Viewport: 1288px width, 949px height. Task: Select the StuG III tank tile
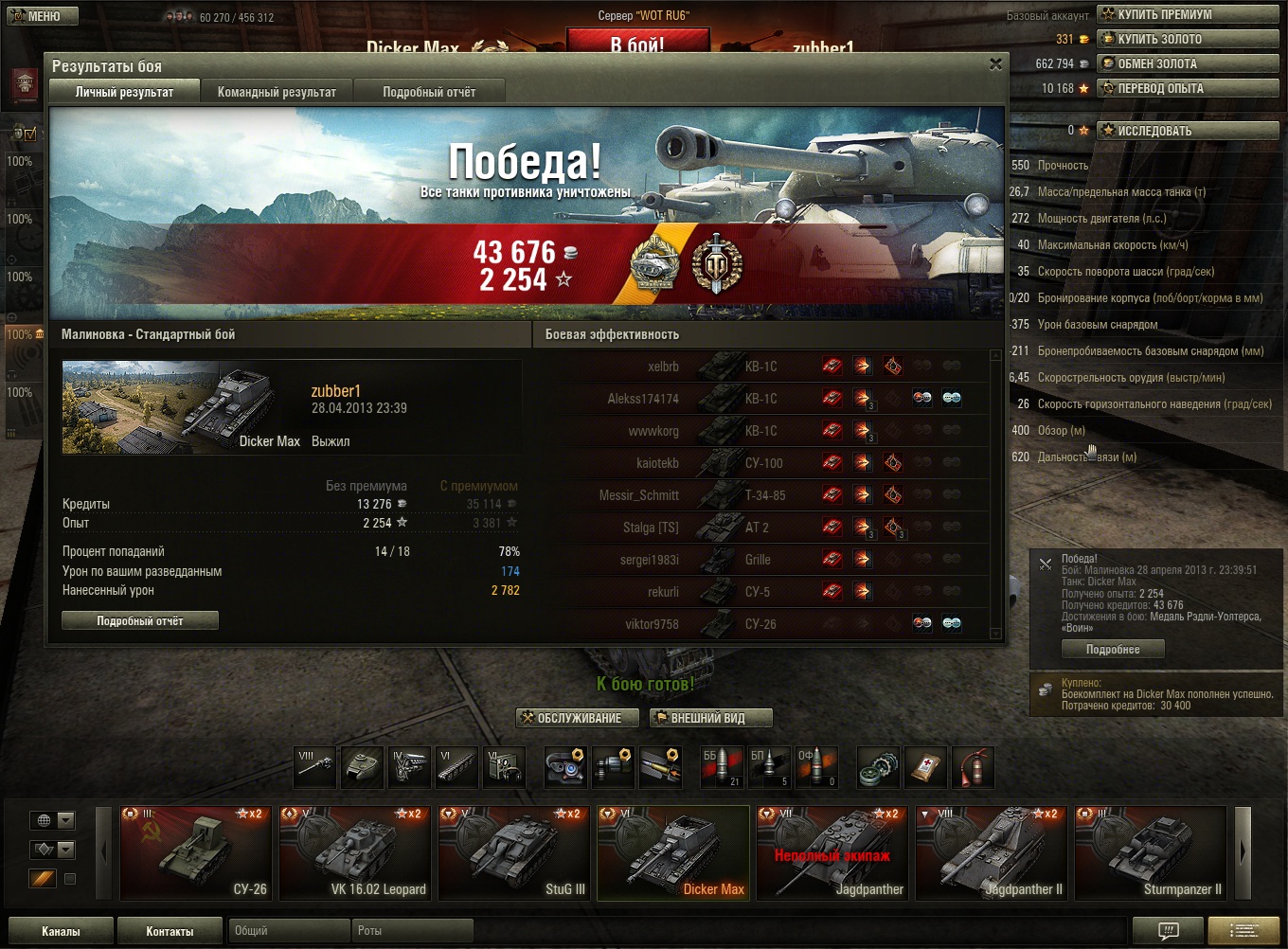click(x=513, y=852)
